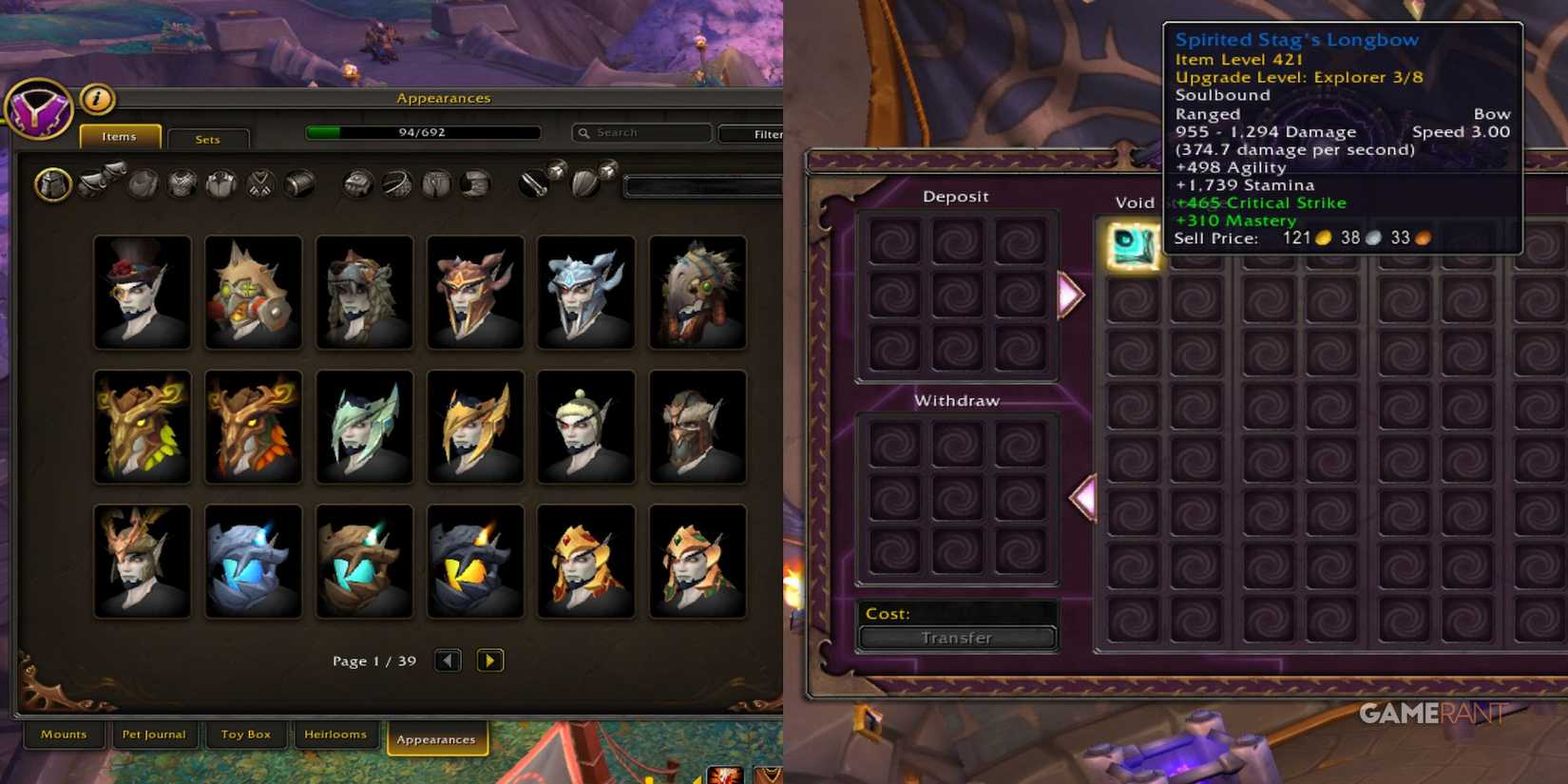Image resolution: width=1568 pixels, height=784 pixels.
Task: Select the legs slot filter icon
Action: coord(435,183)
